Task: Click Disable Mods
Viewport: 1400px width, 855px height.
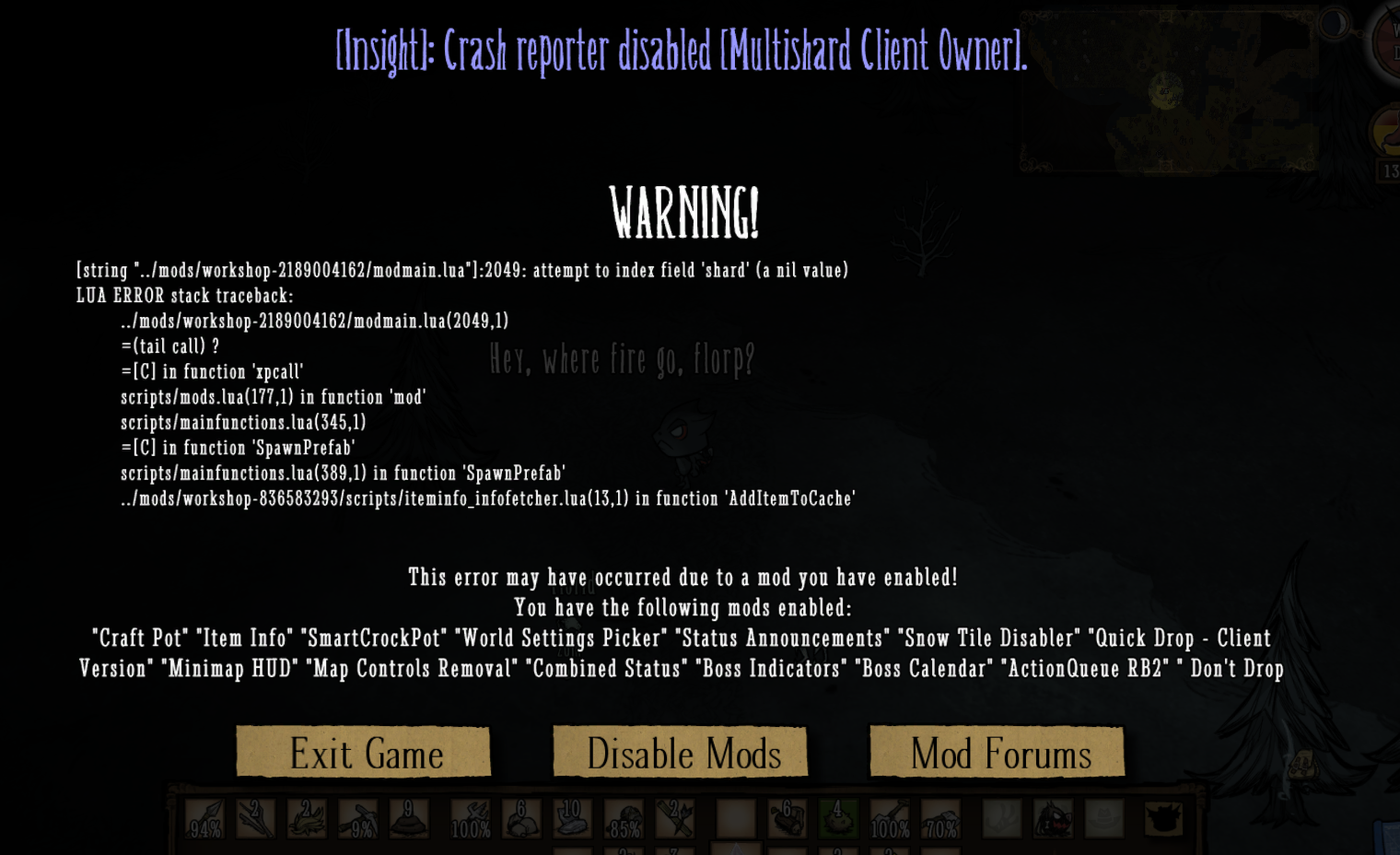Action: tap(681, 753)
